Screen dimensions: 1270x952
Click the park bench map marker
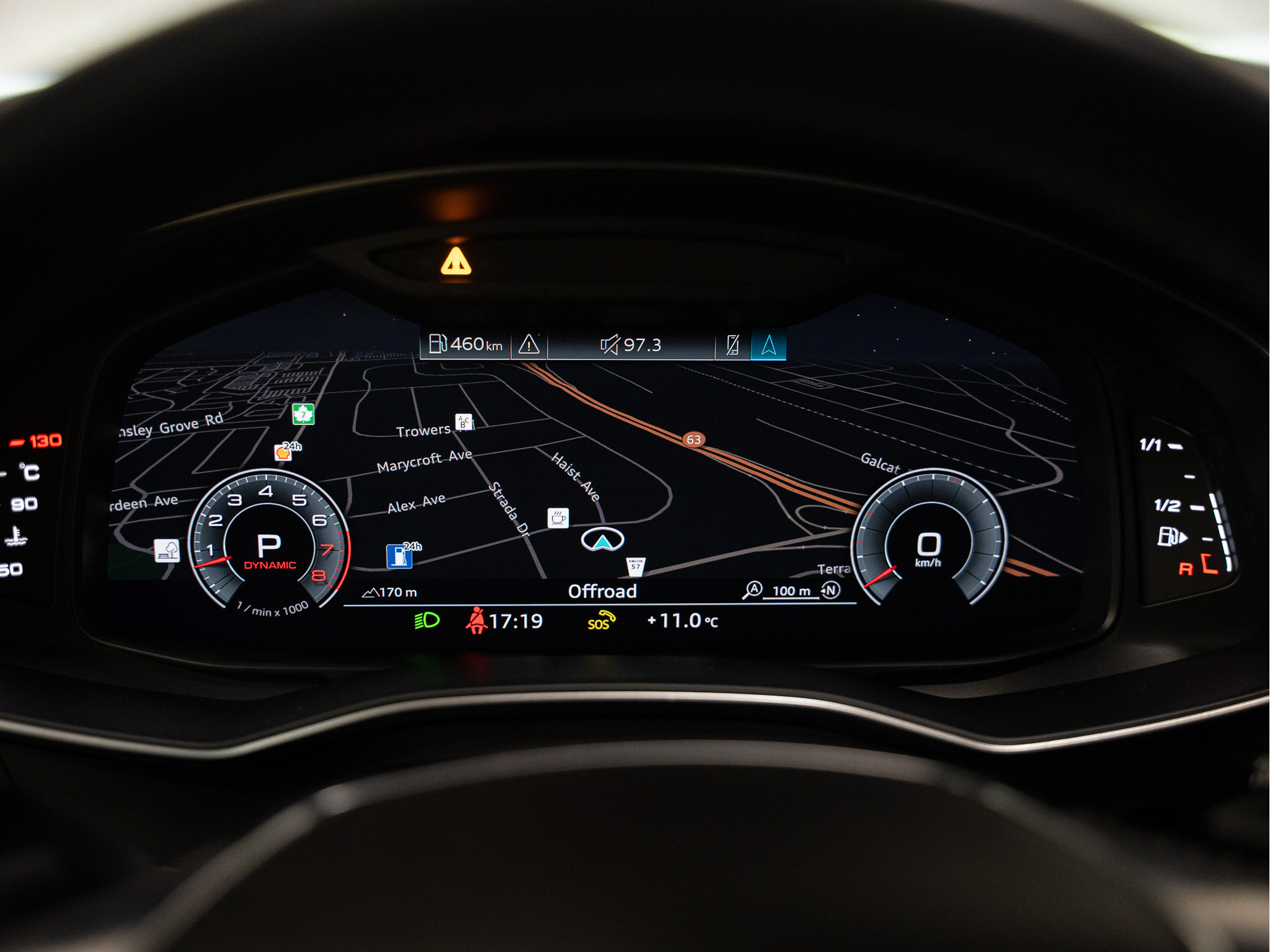coord(167,550)
